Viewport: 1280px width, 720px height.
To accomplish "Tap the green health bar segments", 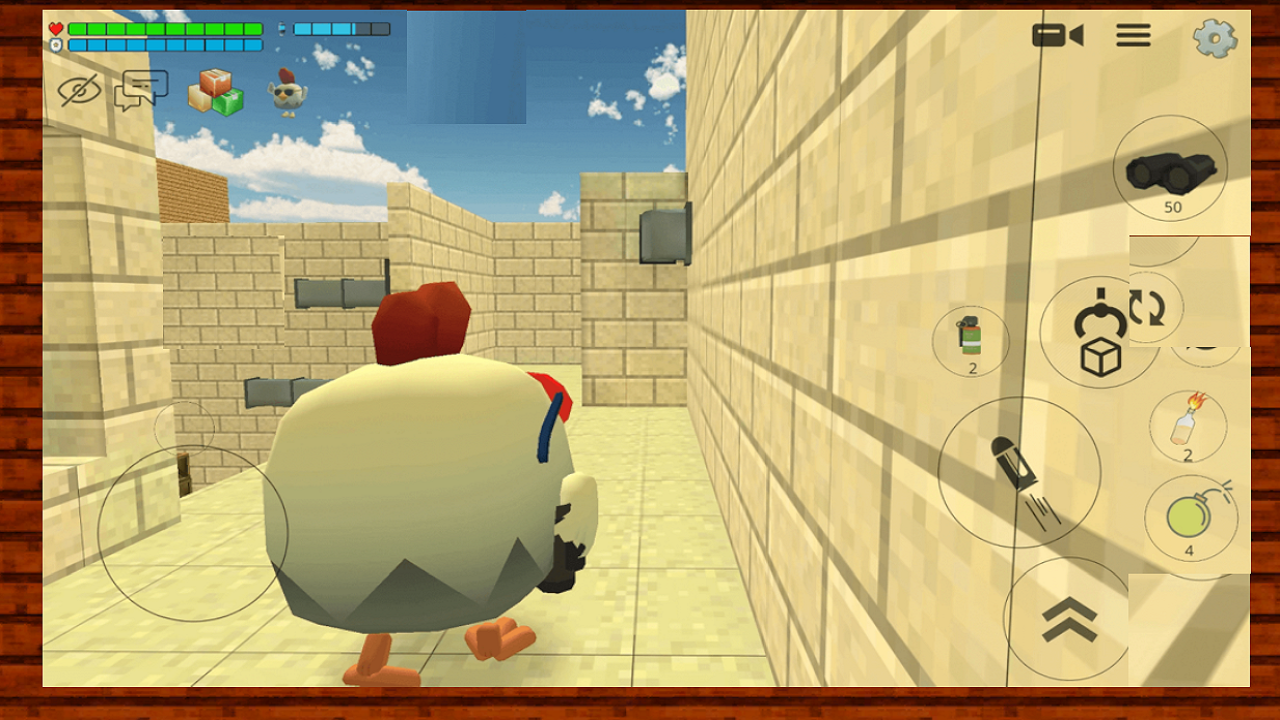I will point(165,29).
